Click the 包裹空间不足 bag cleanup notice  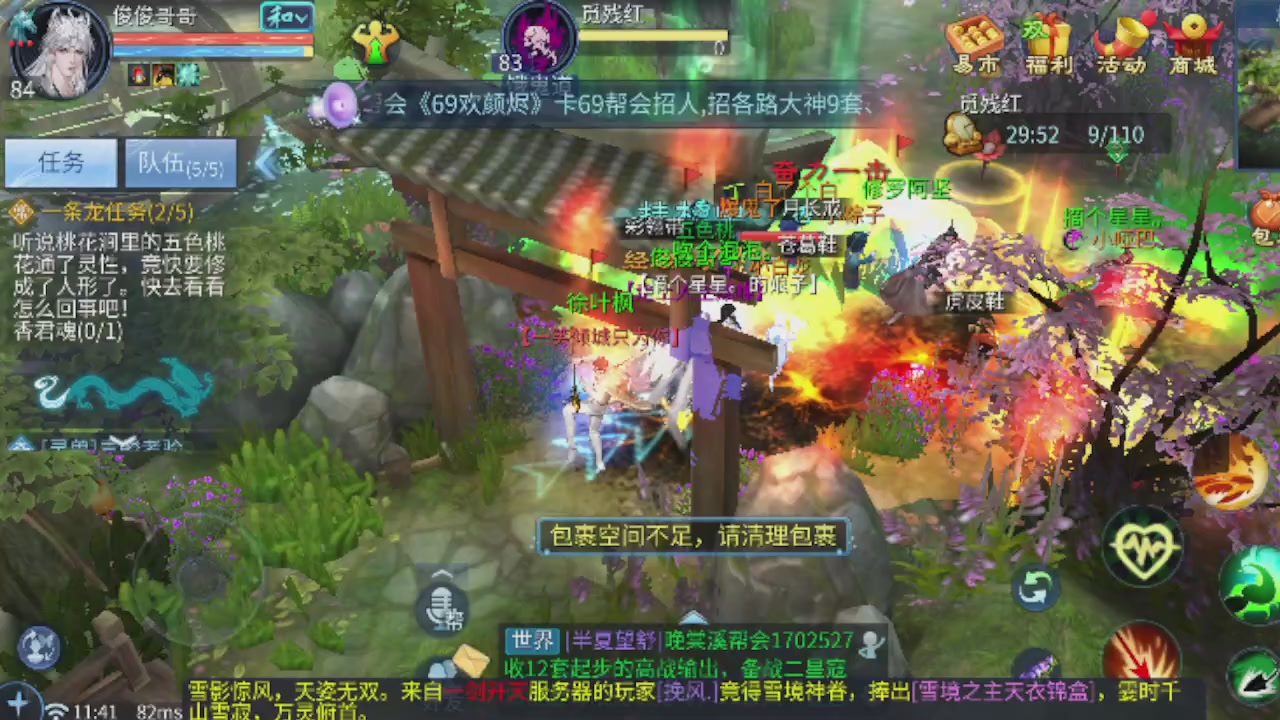[693, 537]
